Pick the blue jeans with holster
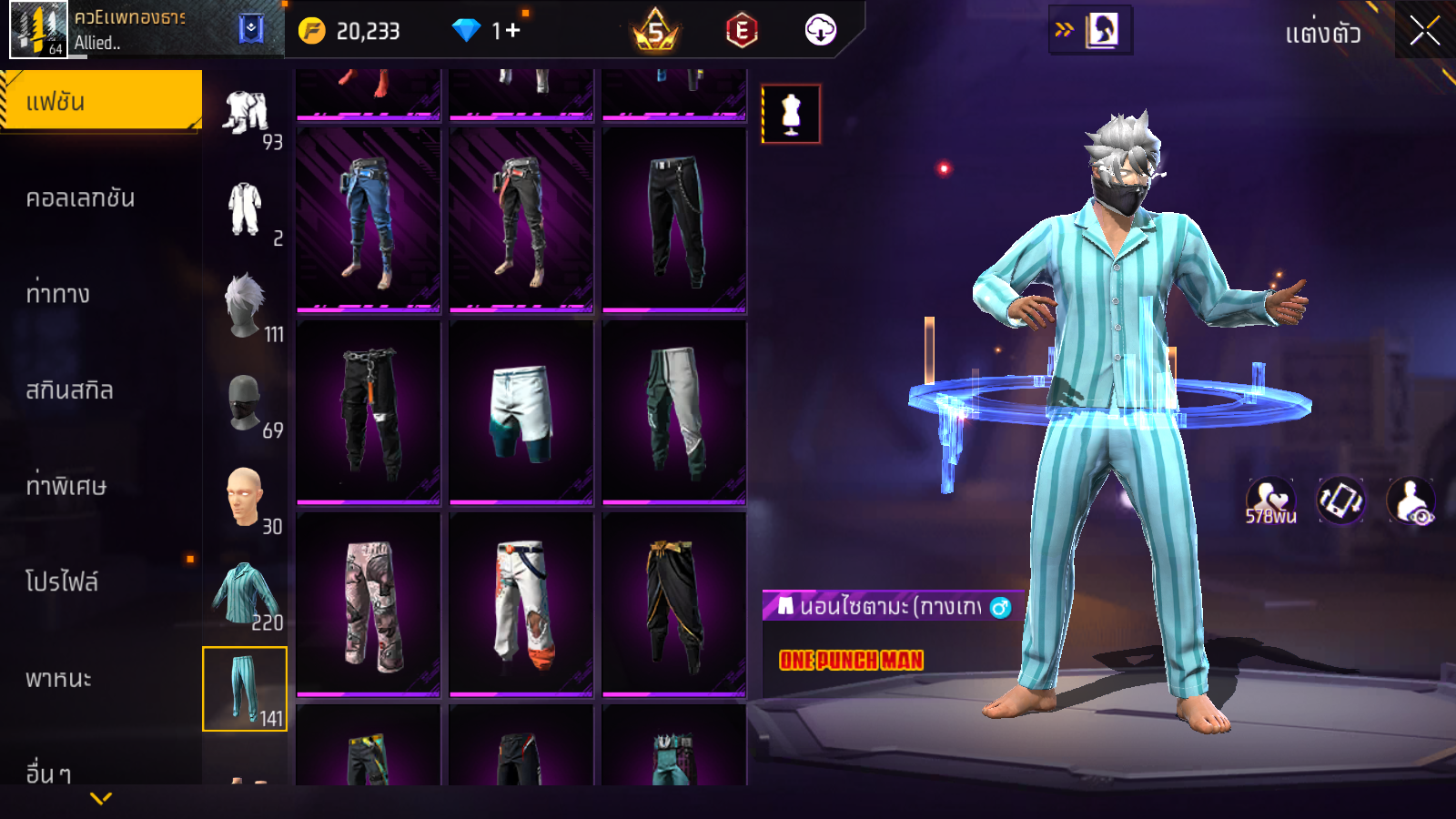 (368, 219)
